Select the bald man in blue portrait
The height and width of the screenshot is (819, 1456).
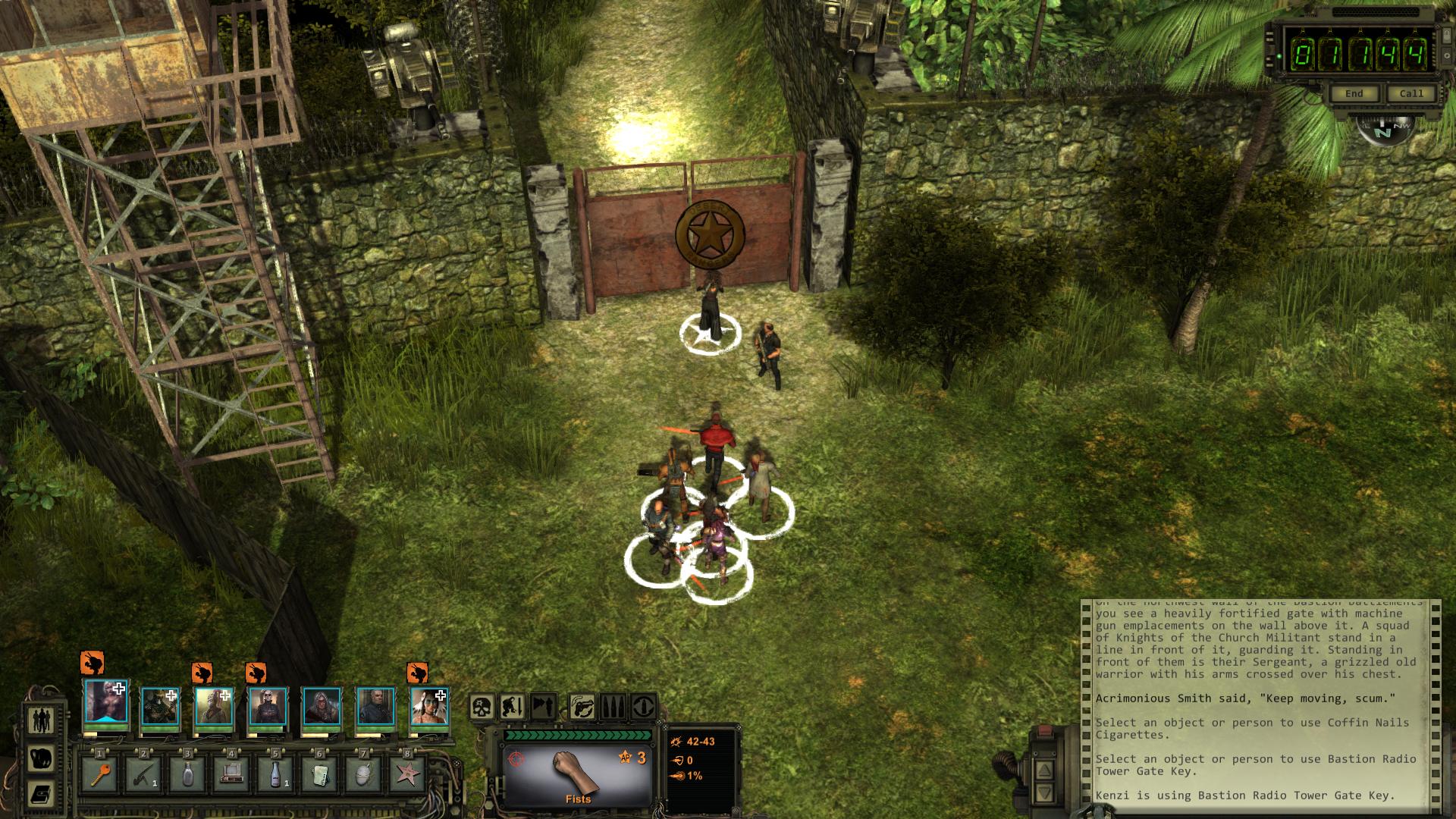[x=375, y=708]
